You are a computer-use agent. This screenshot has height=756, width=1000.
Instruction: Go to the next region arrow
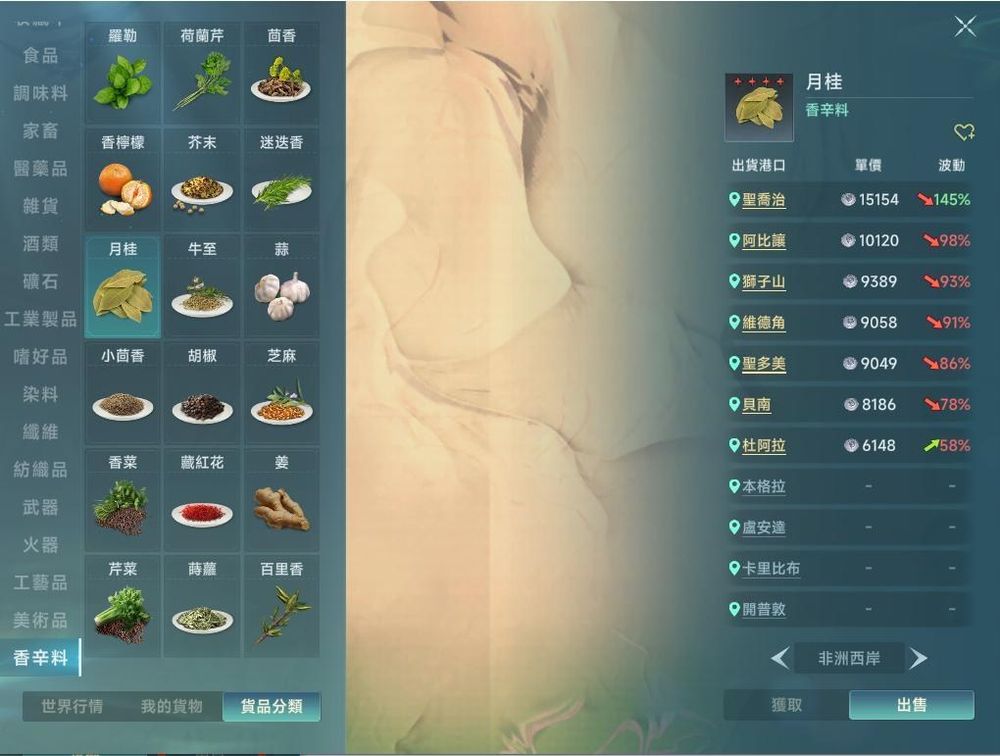point(918,658)
